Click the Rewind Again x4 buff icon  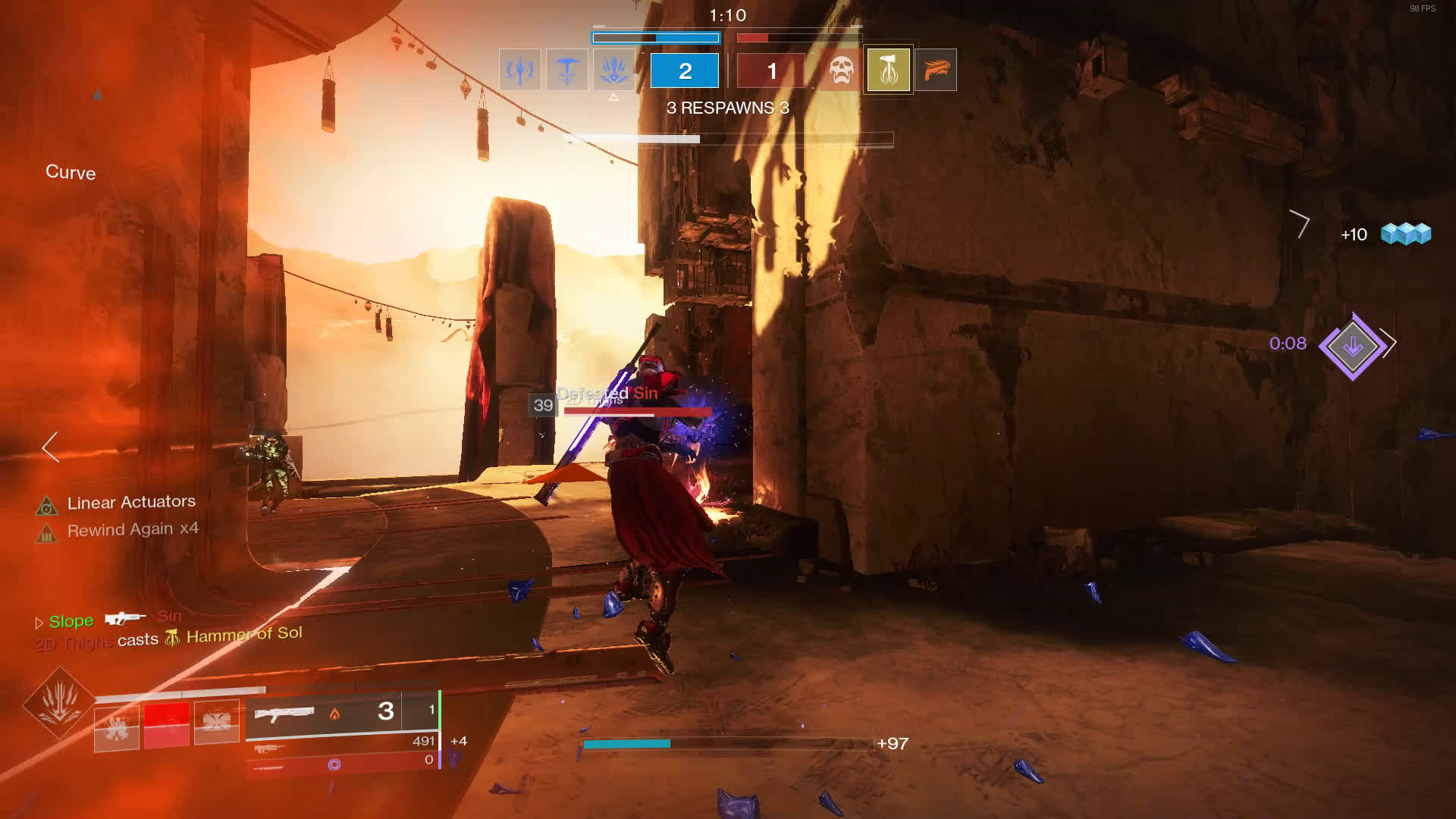click(47, 534)
